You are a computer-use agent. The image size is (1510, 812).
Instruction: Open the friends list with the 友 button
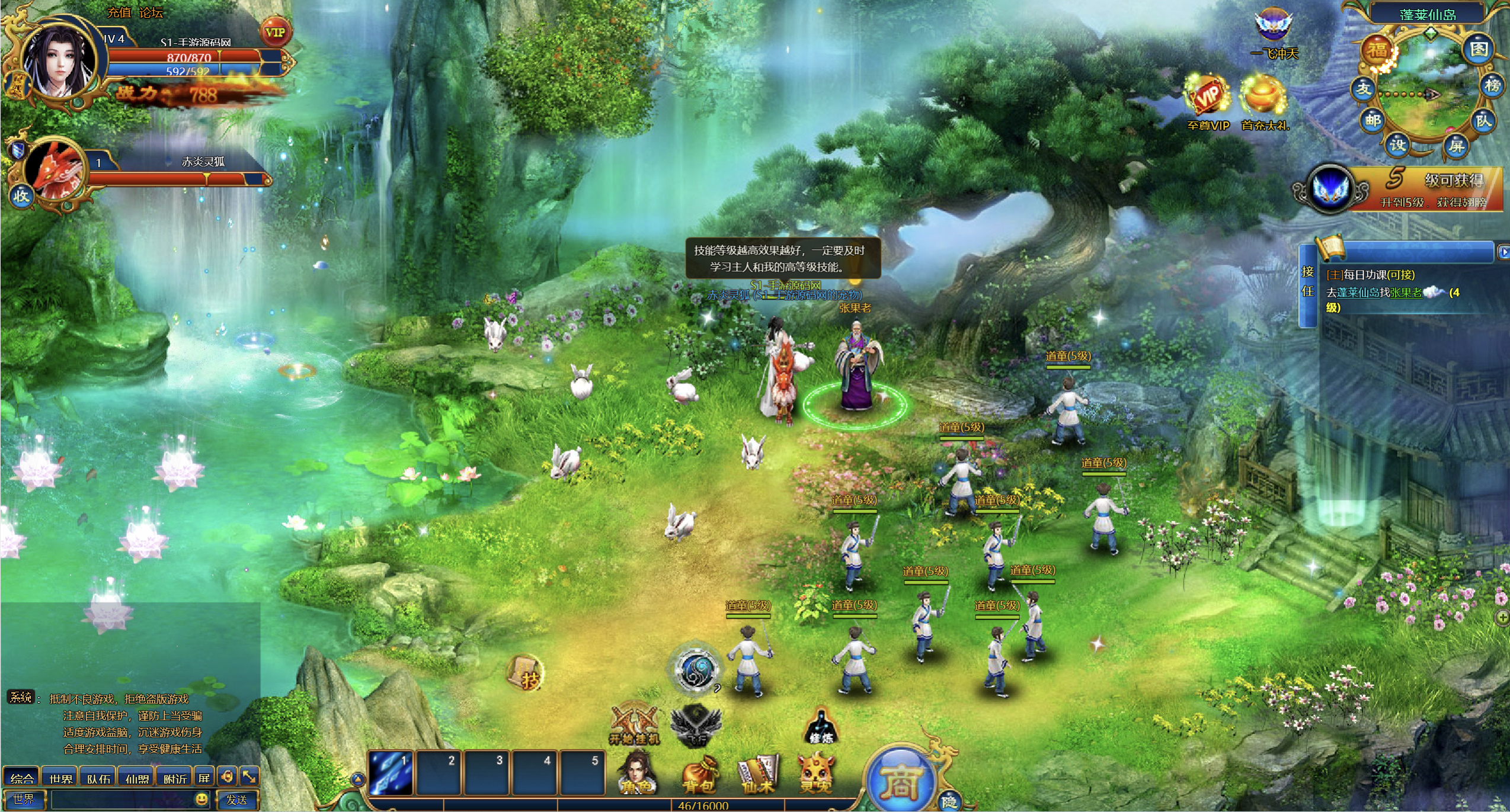(1364, 89)
